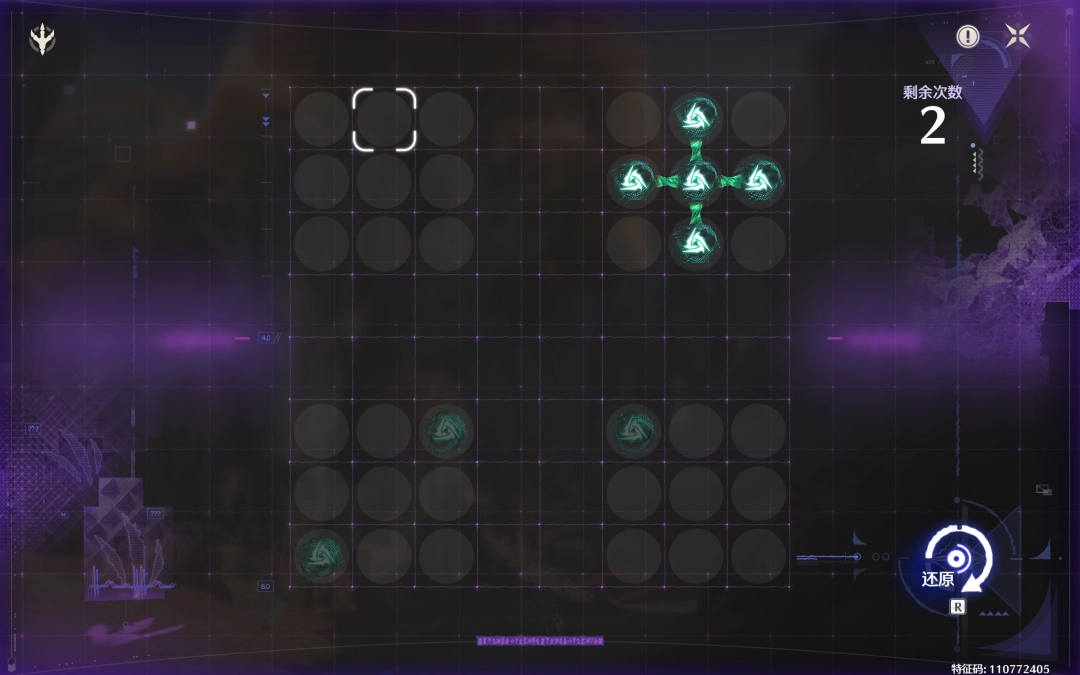Open the exclamation mark info icon
This screenshot has height=675, width=1080.
point(967,37)
